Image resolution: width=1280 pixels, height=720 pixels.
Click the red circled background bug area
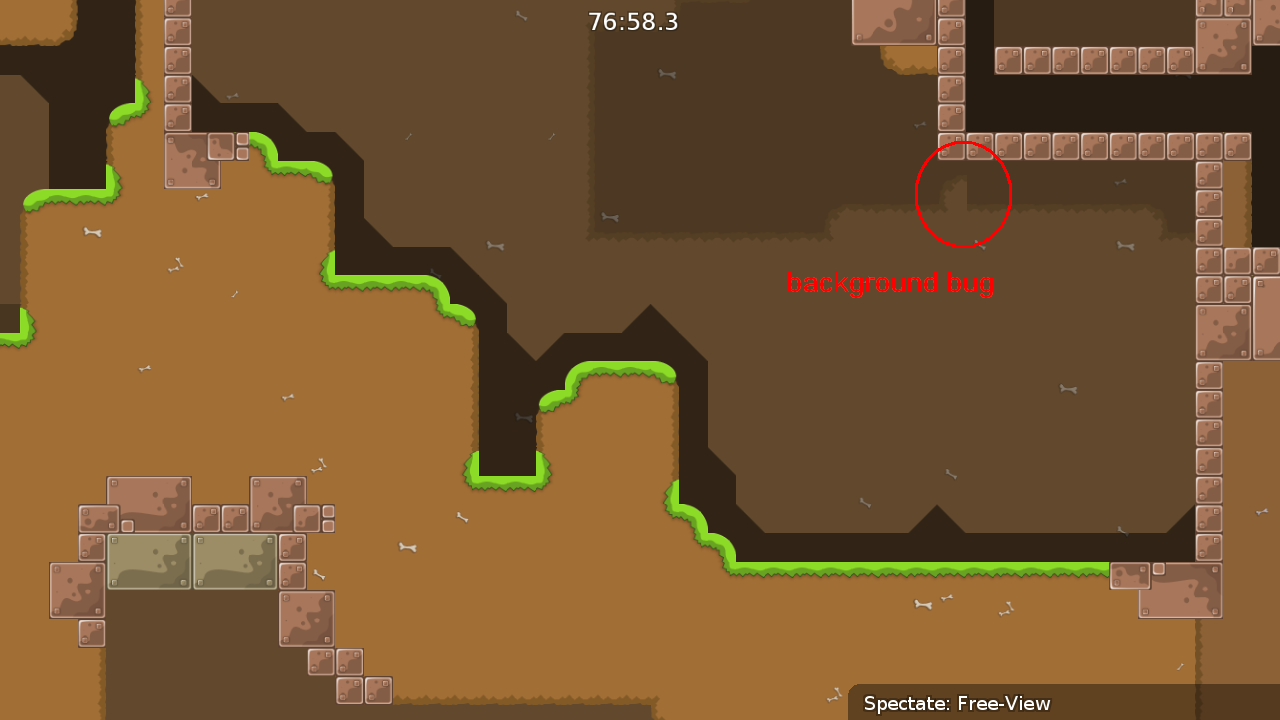click(963, 195)
